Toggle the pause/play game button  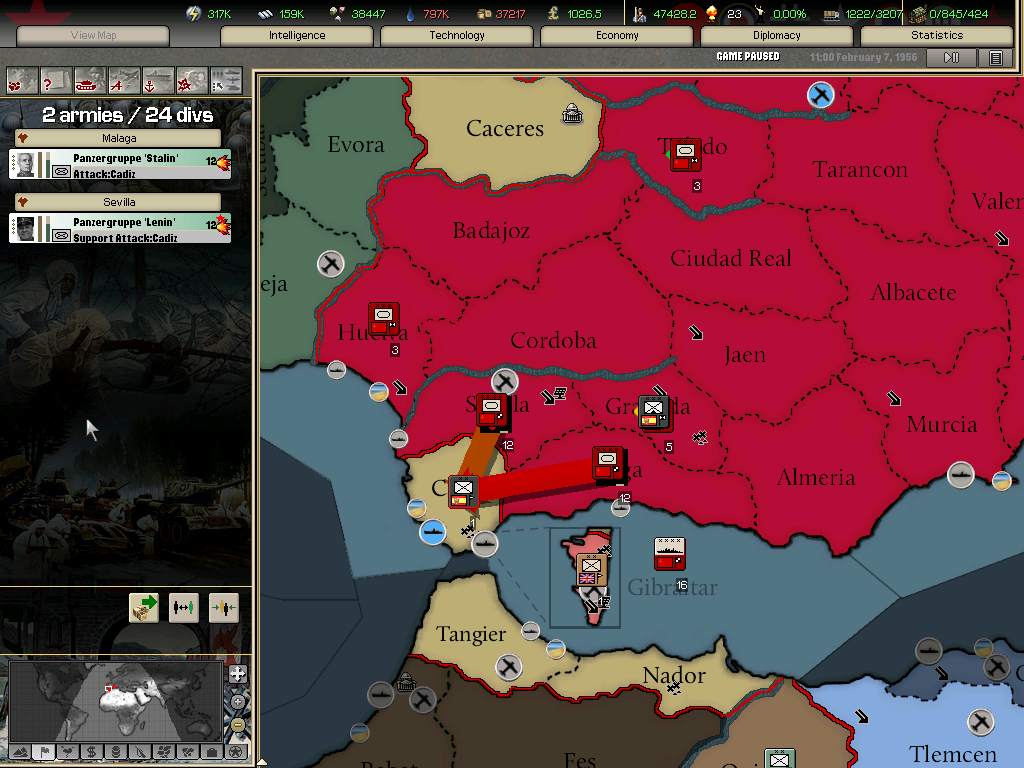(x=951, y=58)
